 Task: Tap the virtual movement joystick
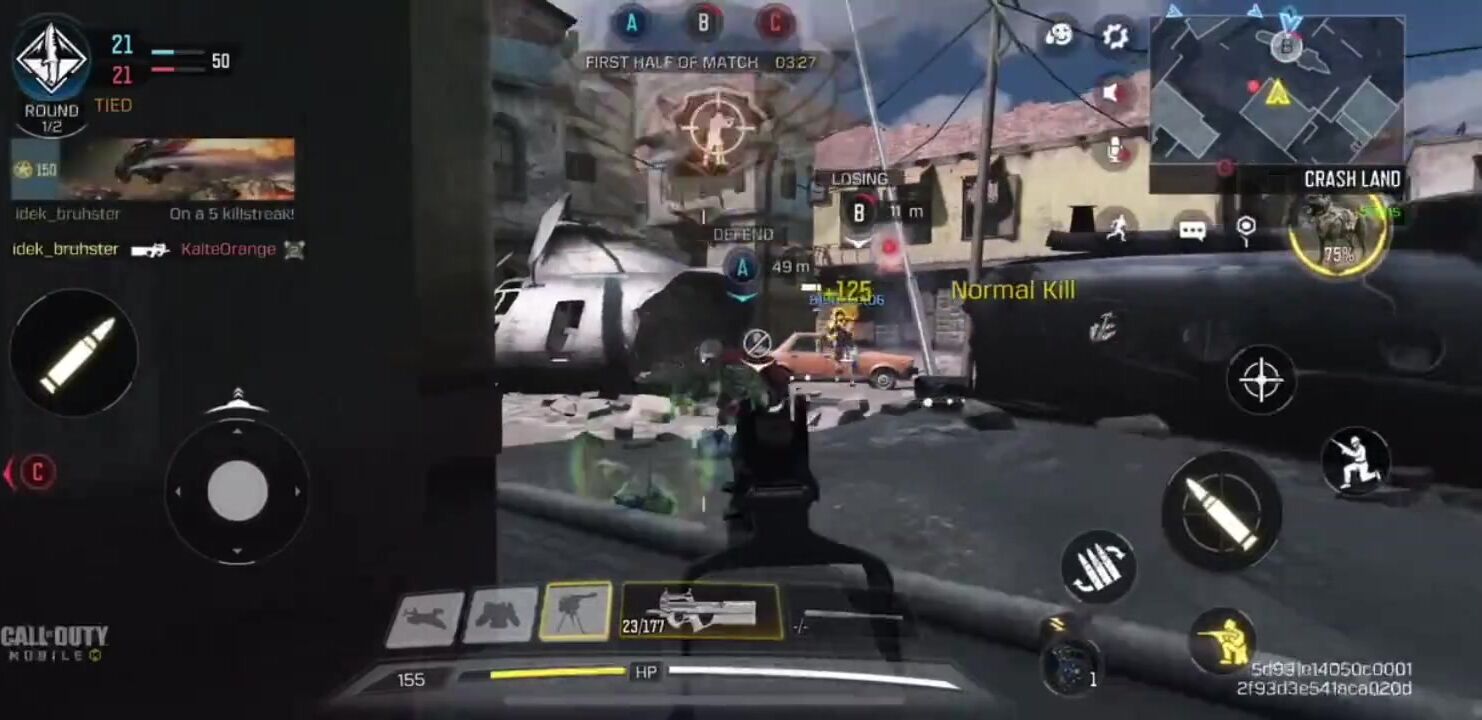coord(237,491)
